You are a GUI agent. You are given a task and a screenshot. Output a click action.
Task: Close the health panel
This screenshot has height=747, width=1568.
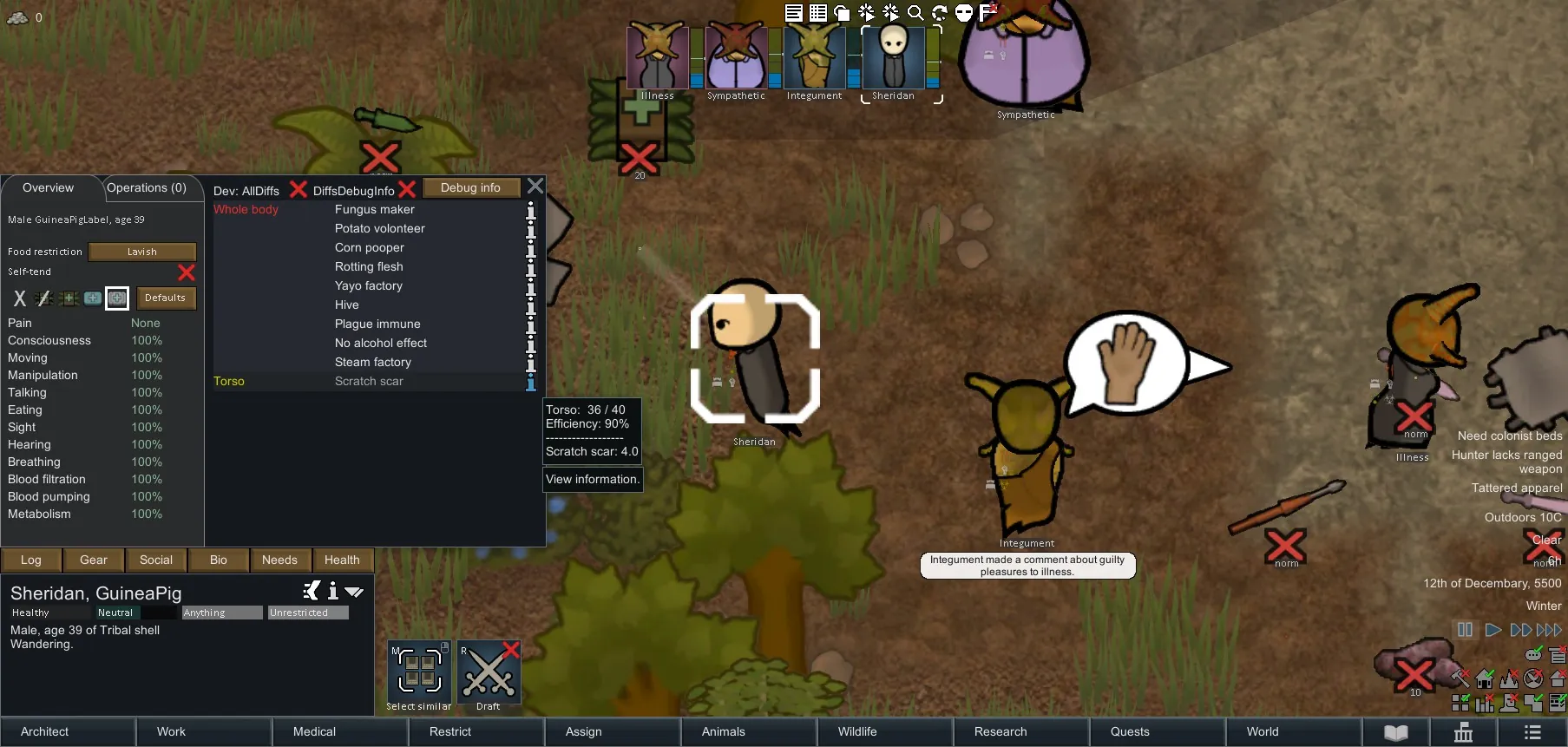(x=535, y=187)
